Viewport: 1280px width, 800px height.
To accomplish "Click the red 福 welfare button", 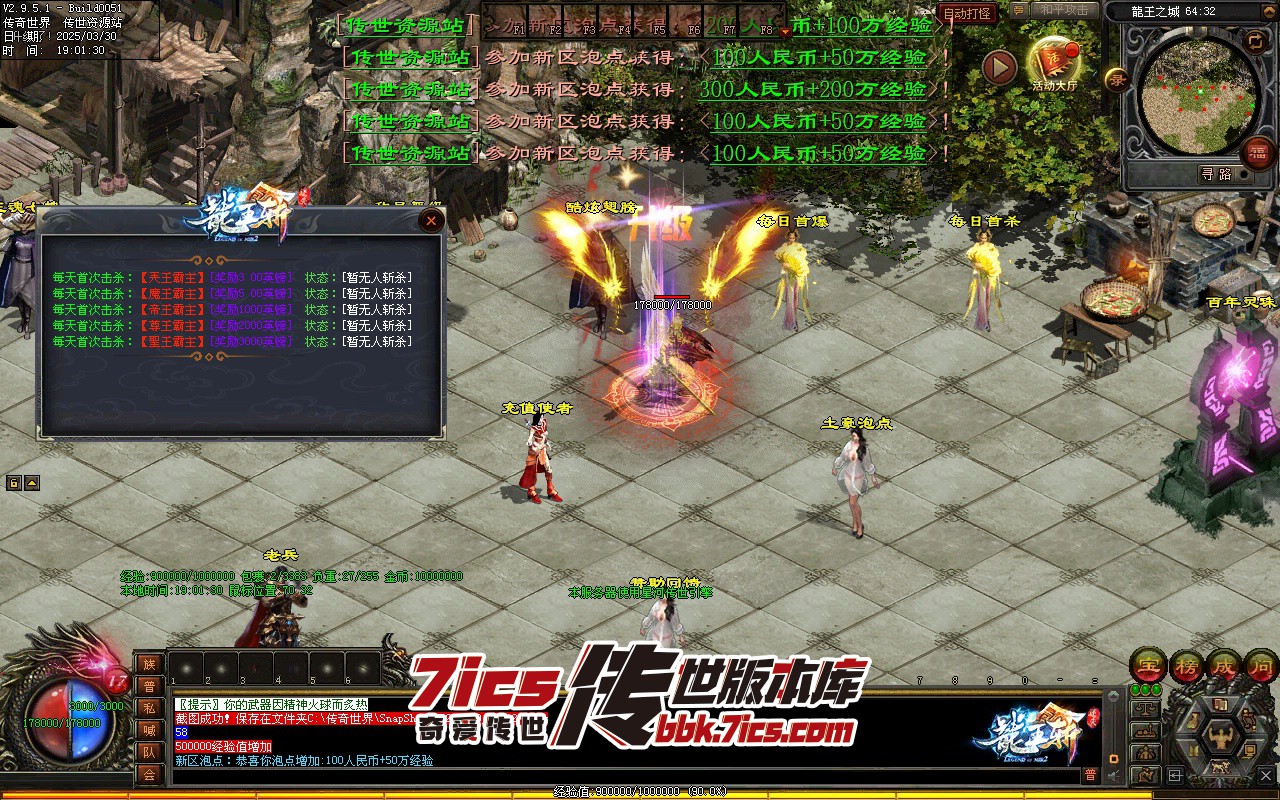I will pyautogui.click(x=1257, y=152).
